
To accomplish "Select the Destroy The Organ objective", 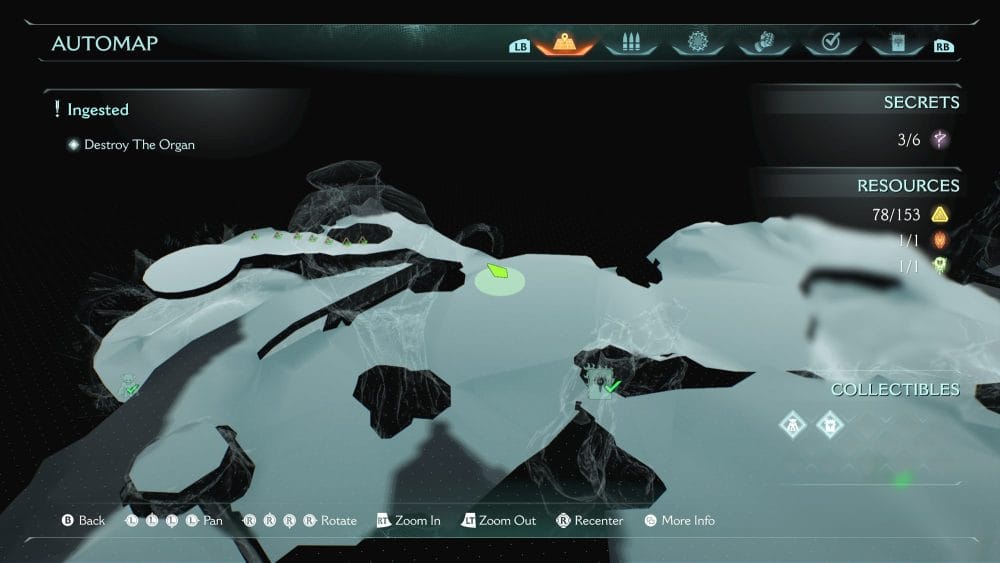I will point(139,145).
